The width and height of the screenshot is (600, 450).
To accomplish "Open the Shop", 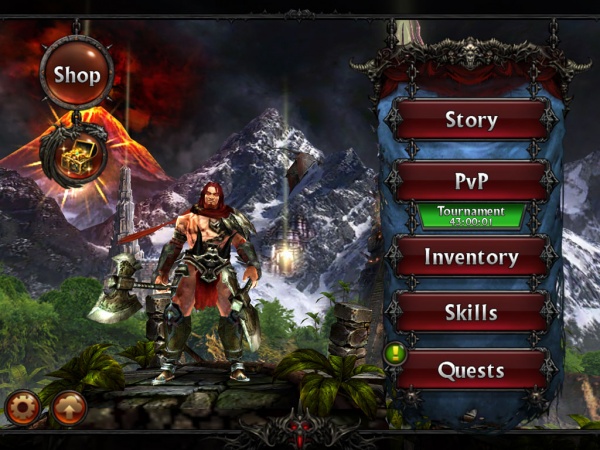I will (x=77, y=73).
